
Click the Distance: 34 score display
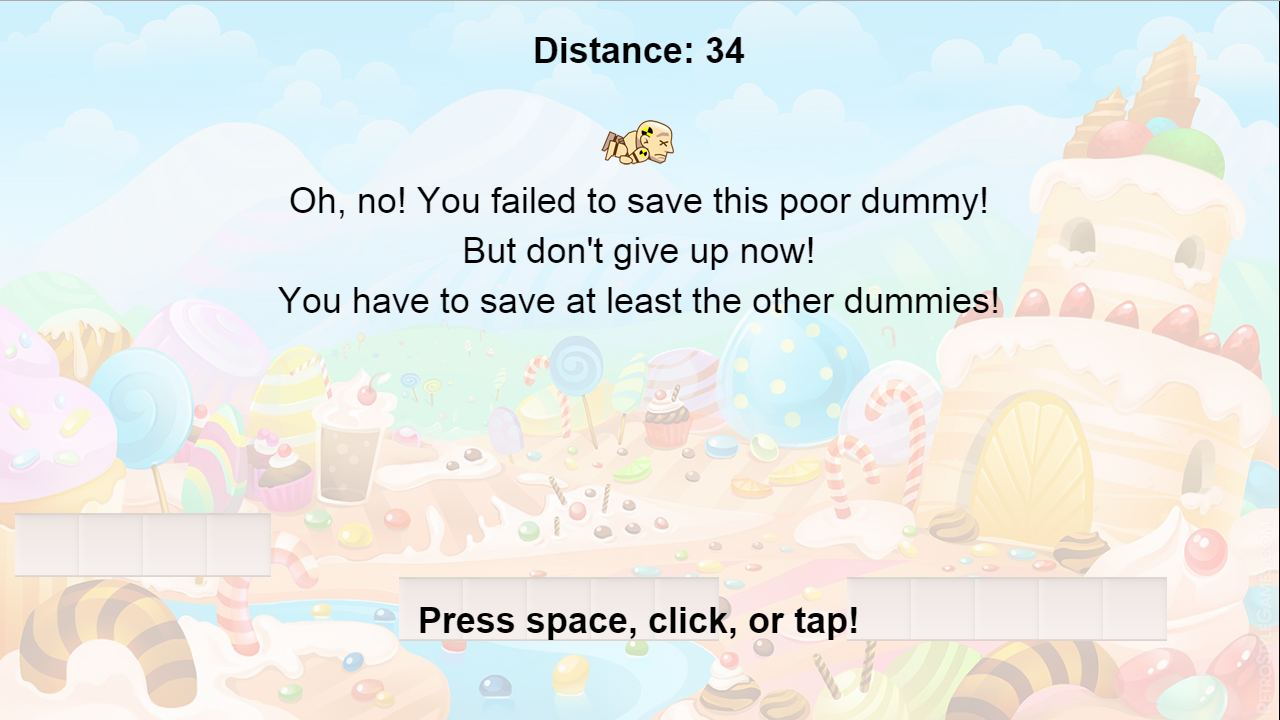coord(638,50)
